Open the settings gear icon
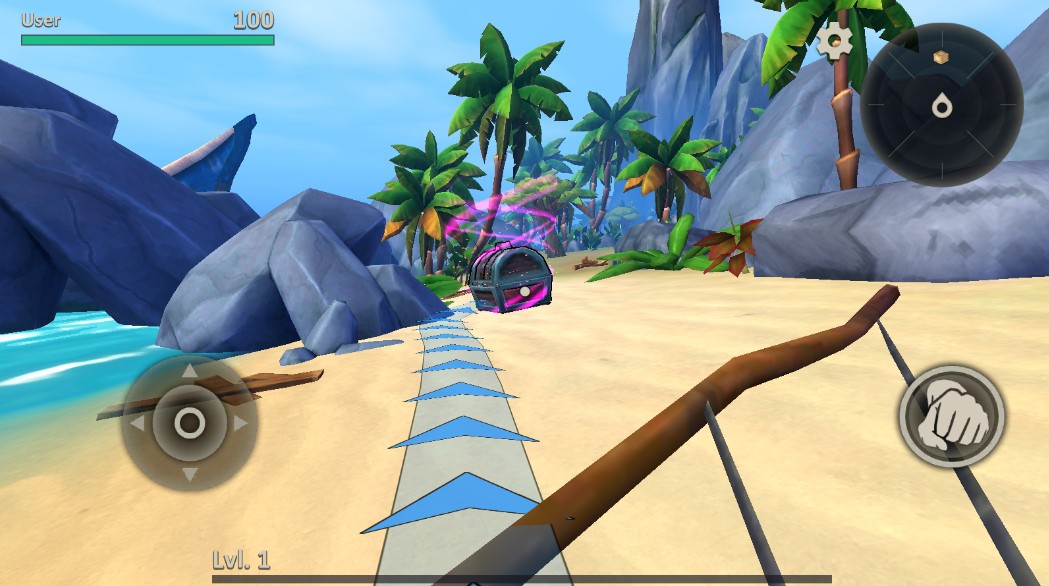 coord(834,40)
